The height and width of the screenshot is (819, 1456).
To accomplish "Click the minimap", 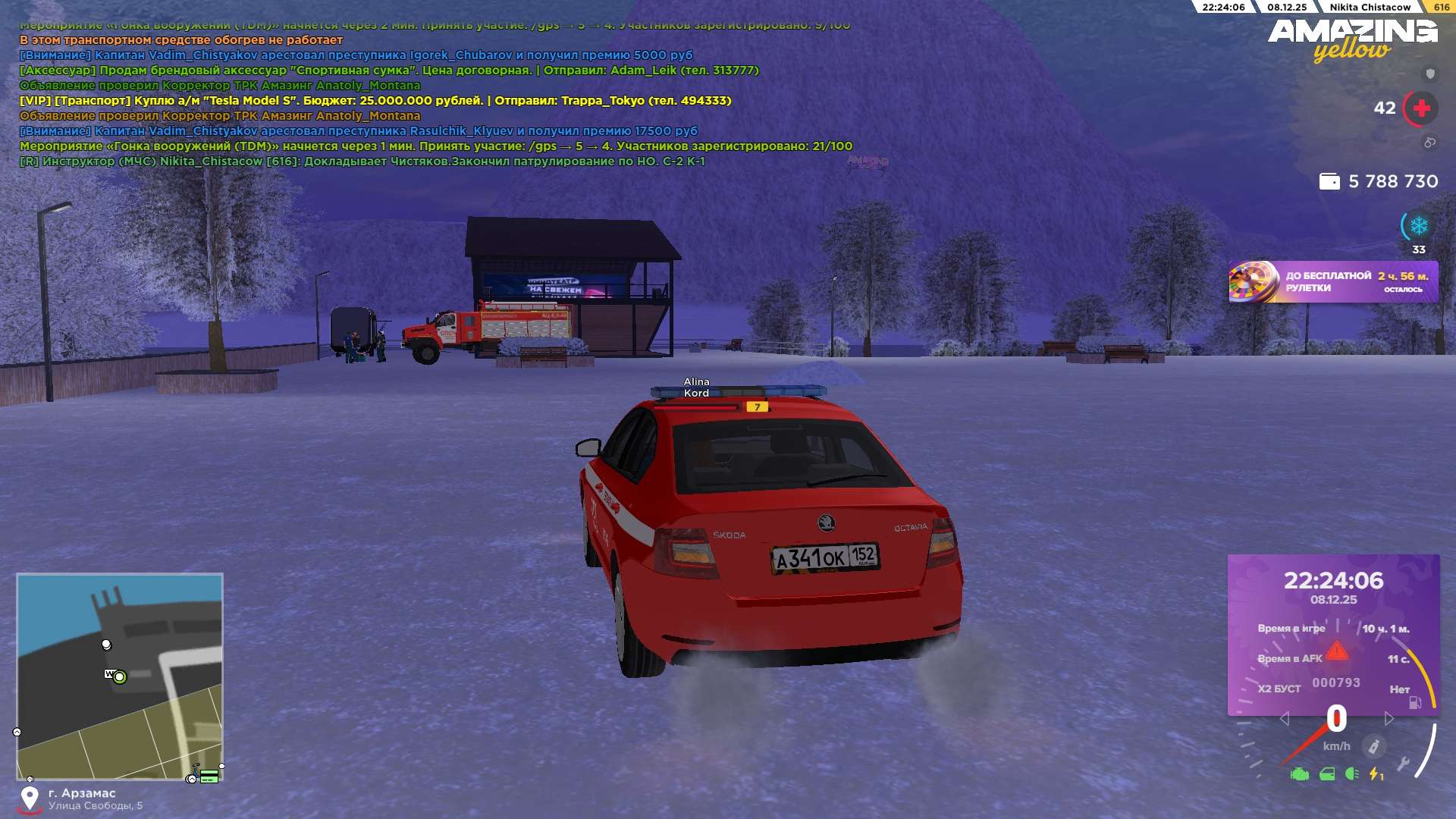I will 120,676.
